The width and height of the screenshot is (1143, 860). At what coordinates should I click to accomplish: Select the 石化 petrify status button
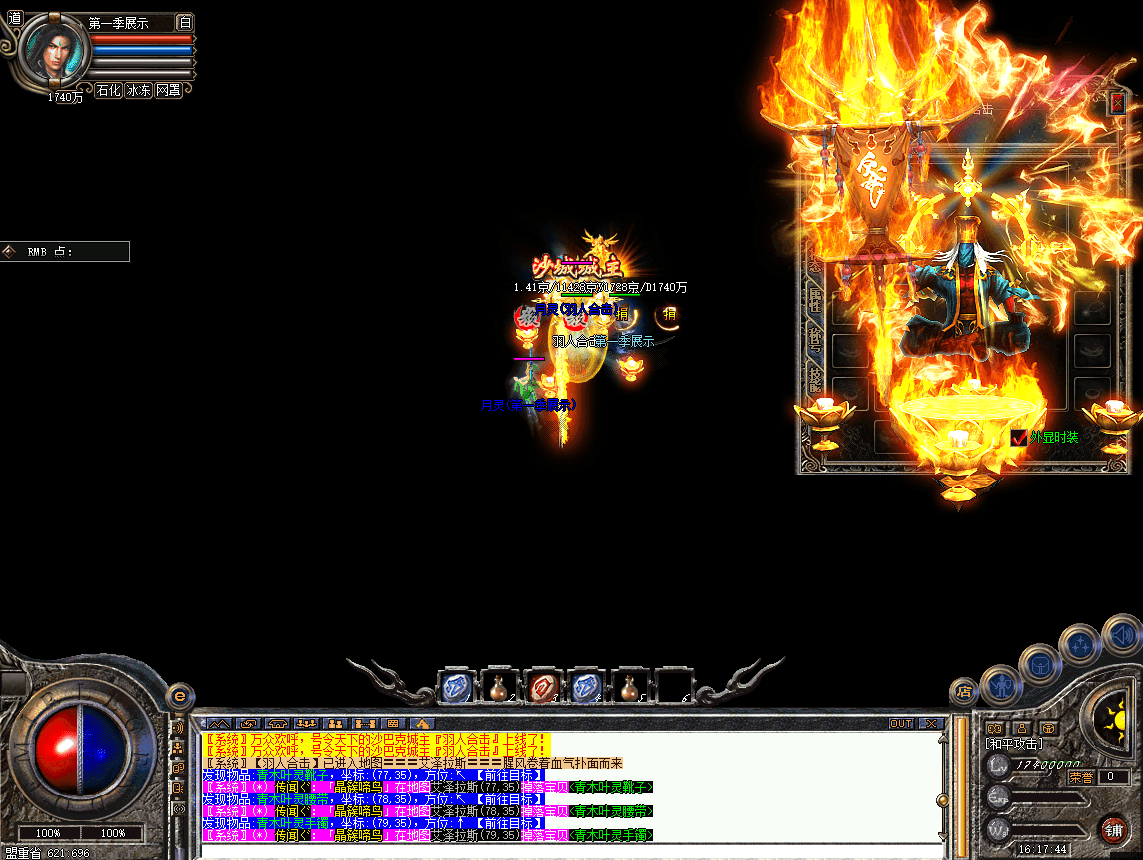[x=108, y=90]
